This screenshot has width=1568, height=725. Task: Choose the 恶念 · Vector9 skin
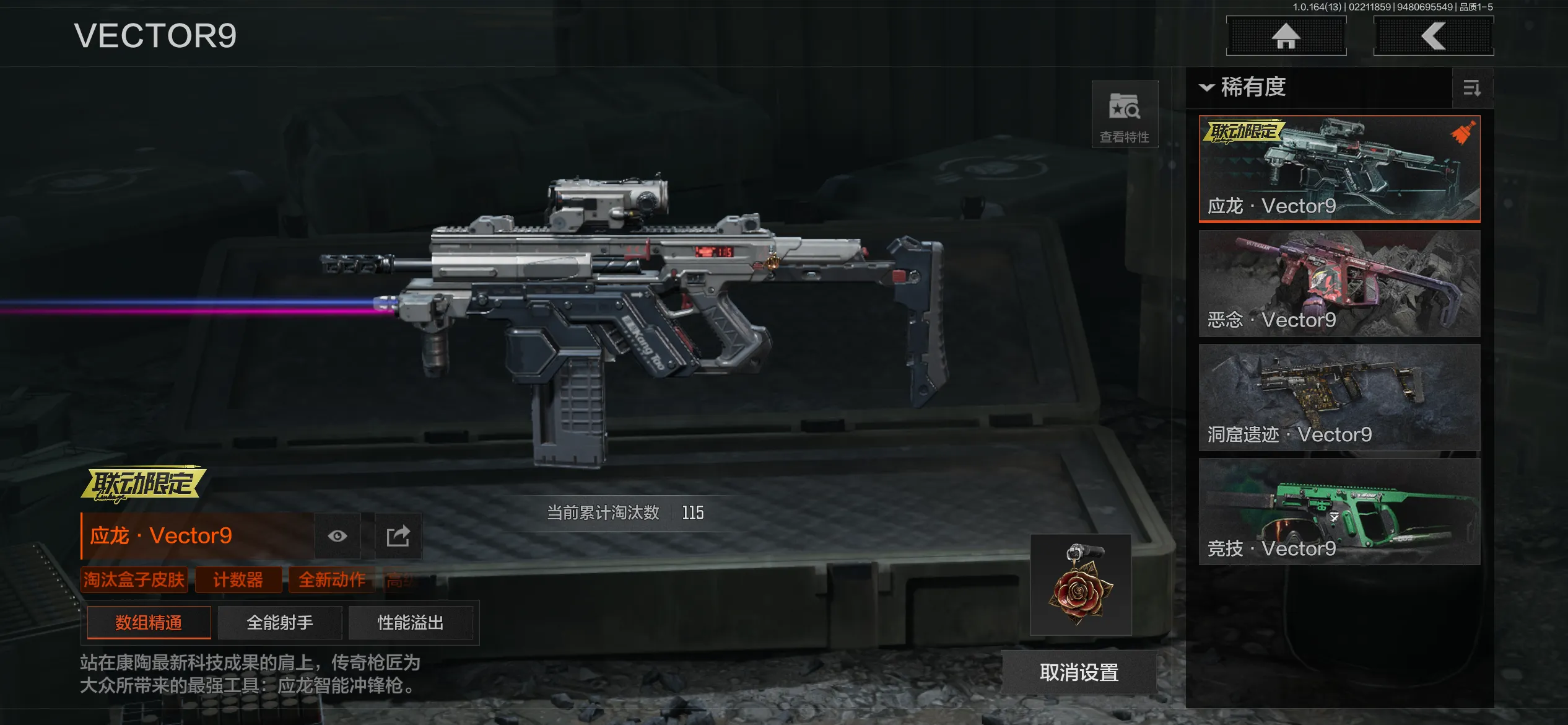(x=1339, y=284)
